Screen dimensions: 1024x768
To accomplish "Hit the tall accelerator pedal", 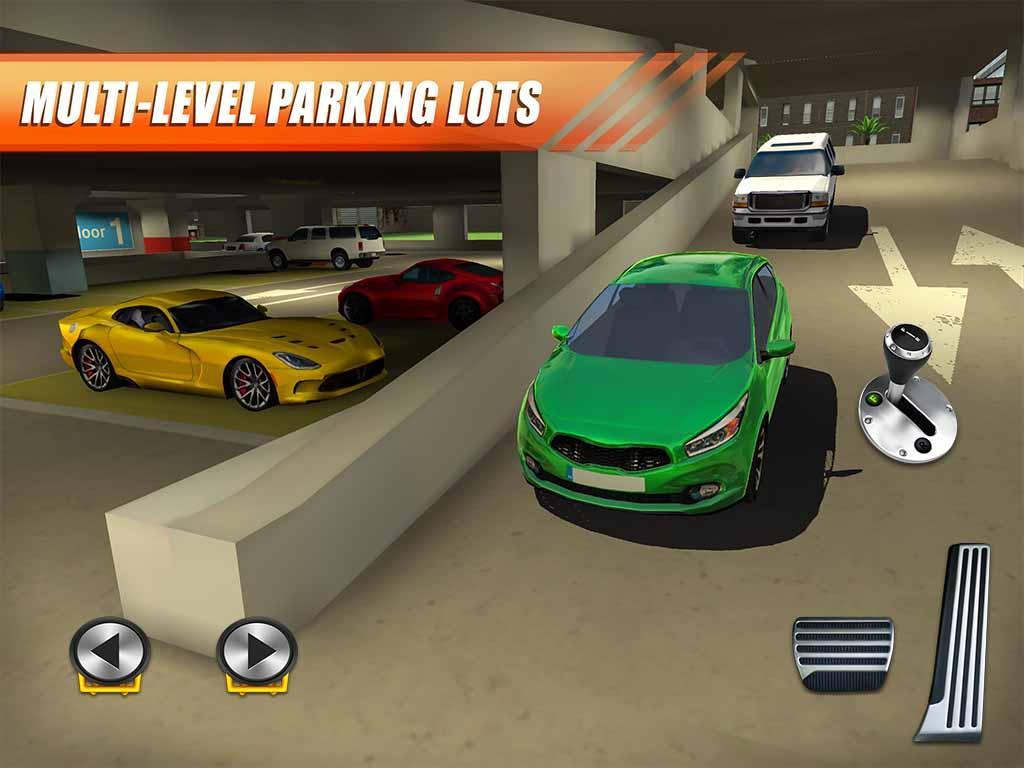I will (x=954, y=641).
